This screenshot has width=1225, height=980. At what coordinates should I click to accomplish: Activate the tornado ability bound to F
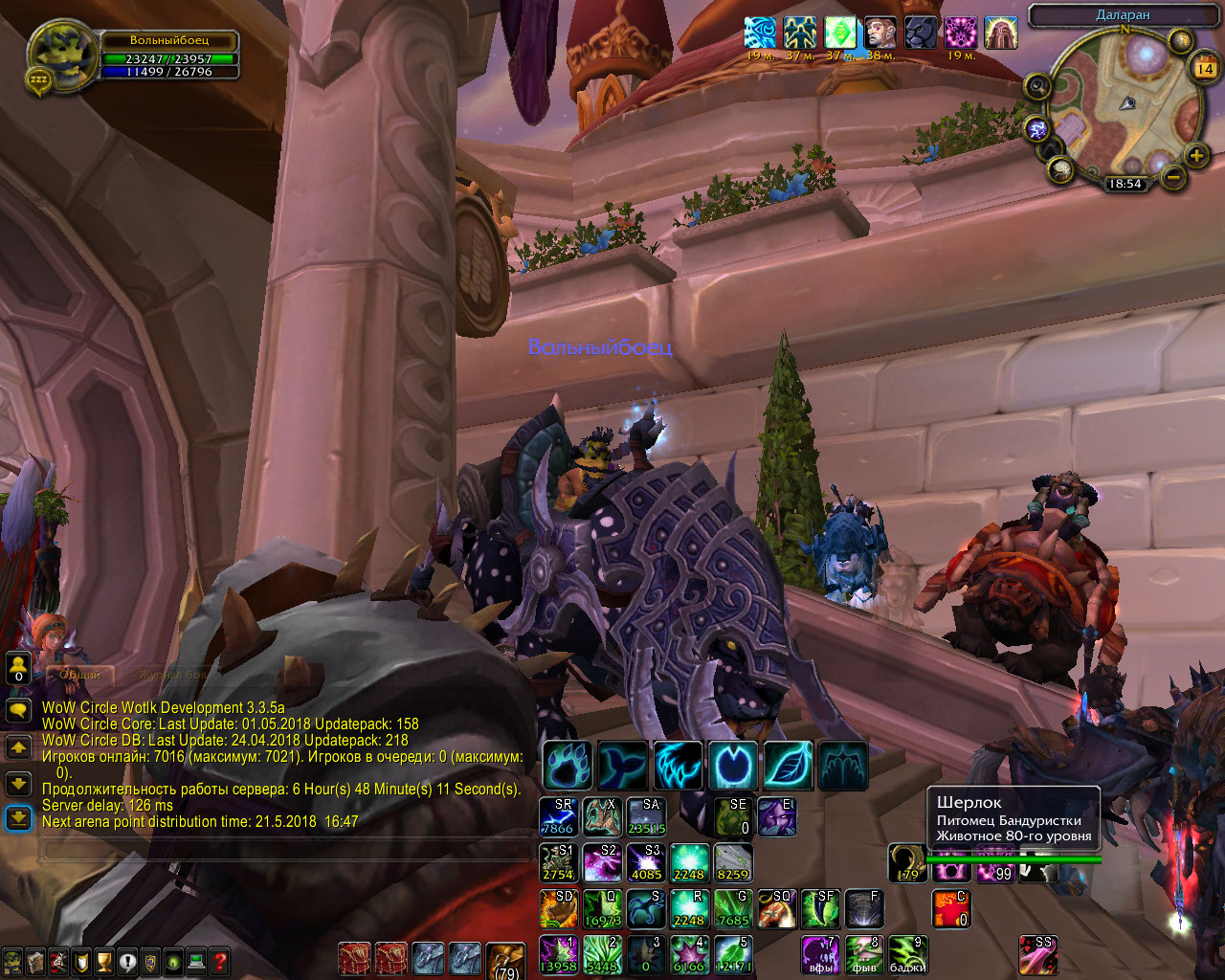tap(863, 908)
